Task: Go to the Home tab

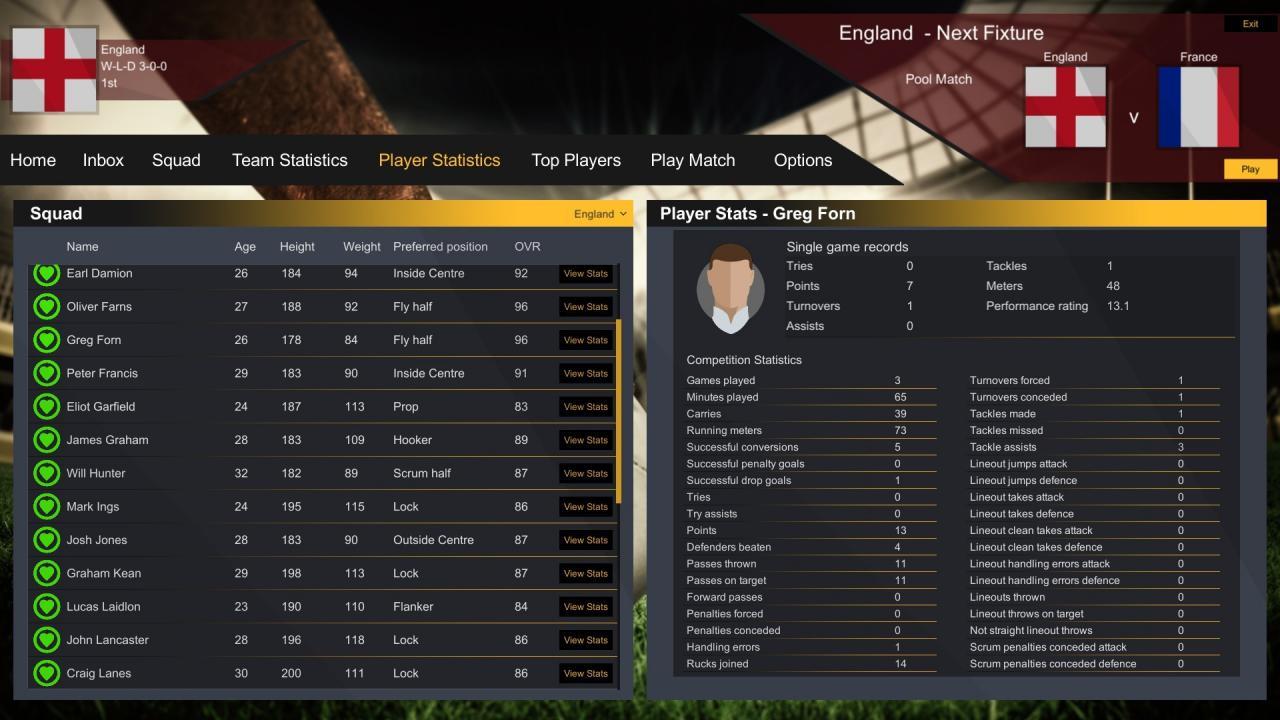Action: click(x=33, y=160)
